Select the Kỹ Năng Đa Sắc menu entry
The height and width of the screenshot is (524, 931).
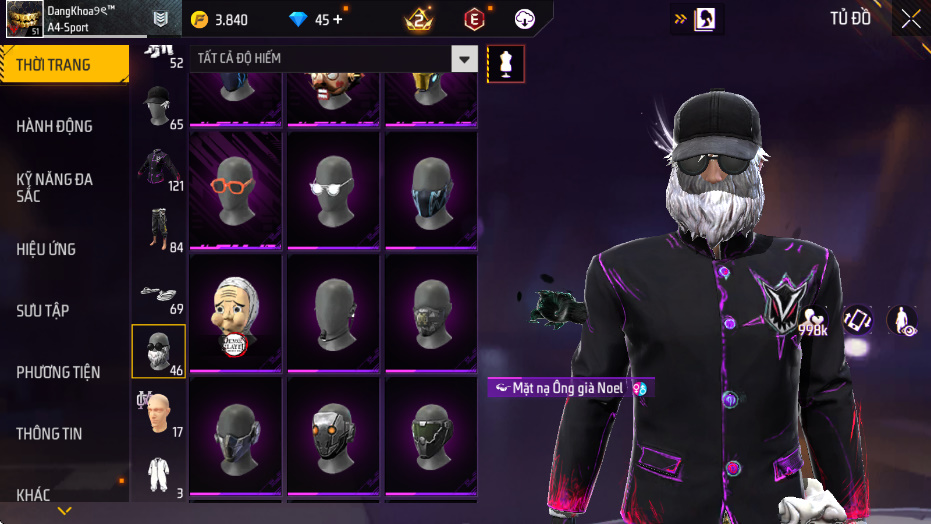pos(55,187)
